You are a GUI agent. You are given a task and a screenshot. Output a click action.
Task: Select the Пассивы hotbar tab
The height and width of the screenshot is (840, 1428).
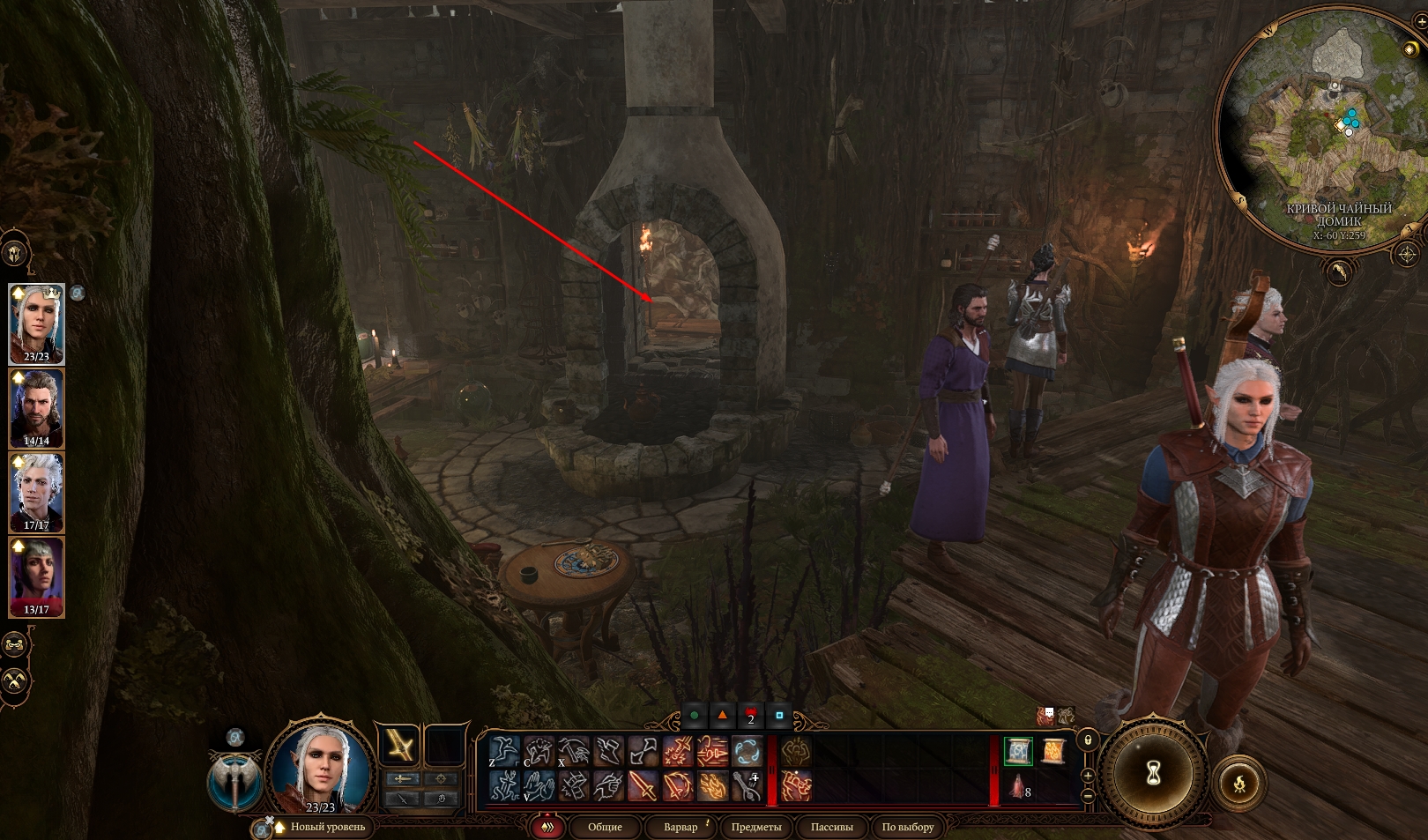click(x=831, y=827)
